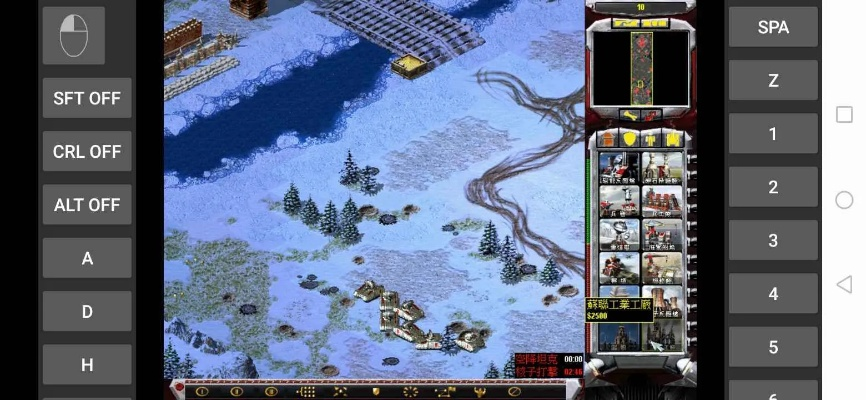The height and width of the screenshot is (400, 866).
Task: Open the shield-shaped defenses build tab
Action: (x=629, y=138)
